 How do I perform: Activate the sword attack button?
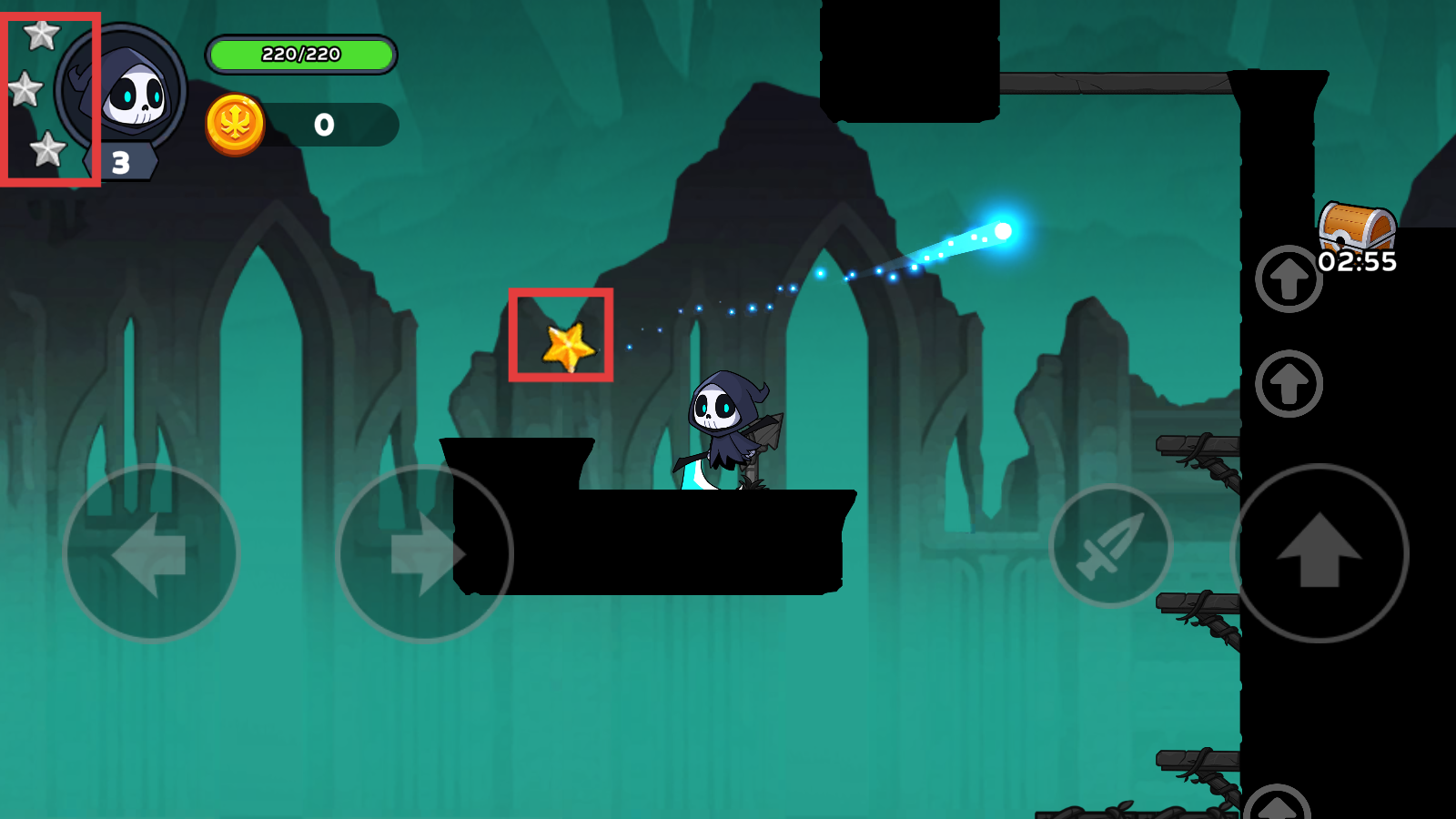pos(1110,546)
